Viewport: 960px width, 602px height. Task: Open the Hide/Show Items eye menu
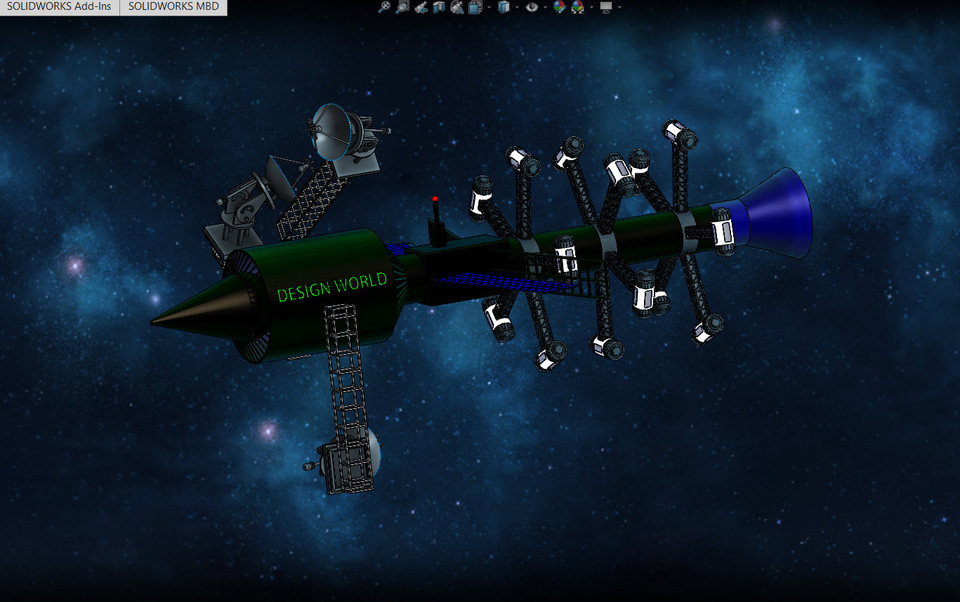(532, 7)
